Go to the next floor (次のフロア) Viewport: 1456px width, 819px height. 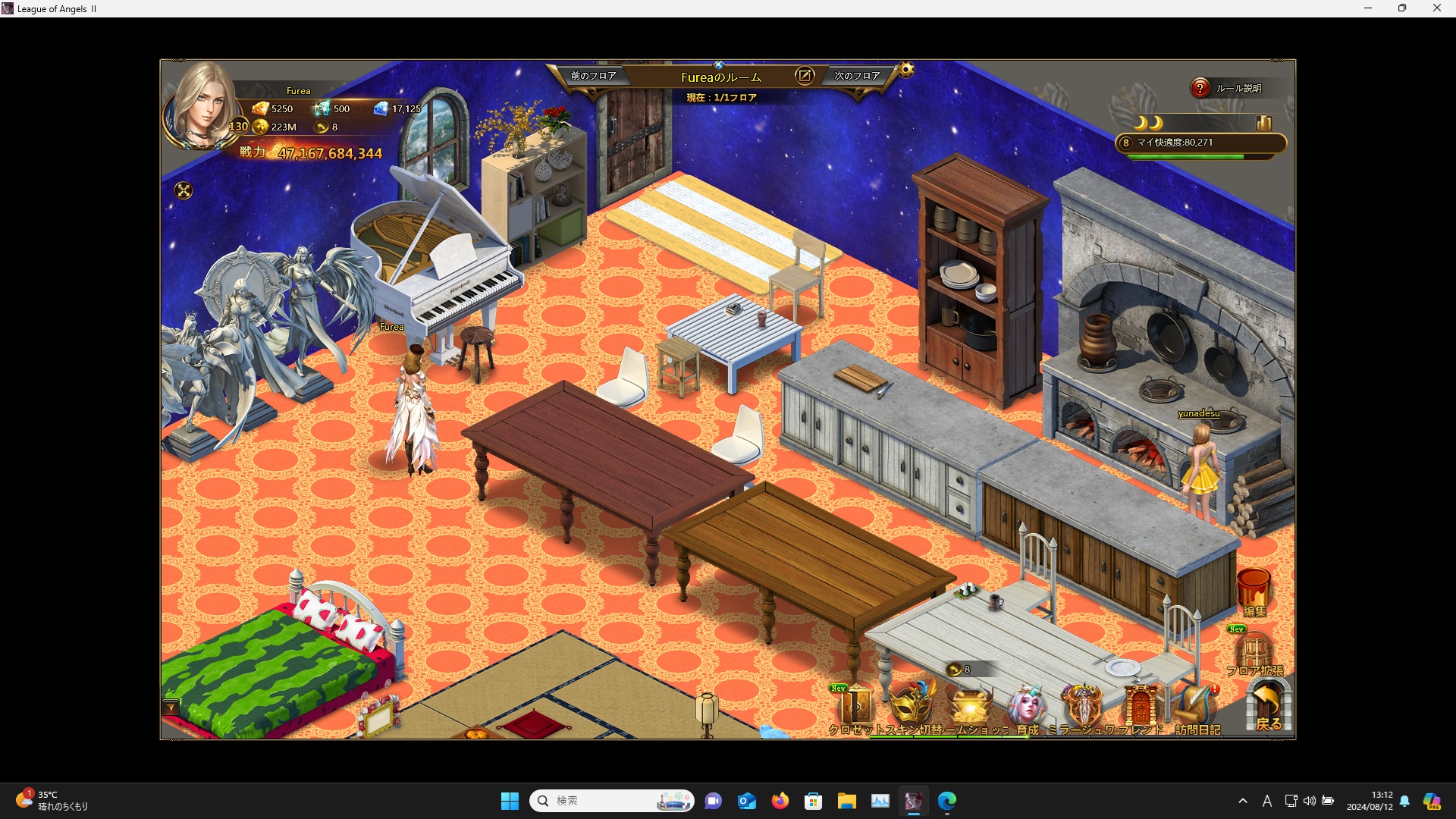[857, 76]
